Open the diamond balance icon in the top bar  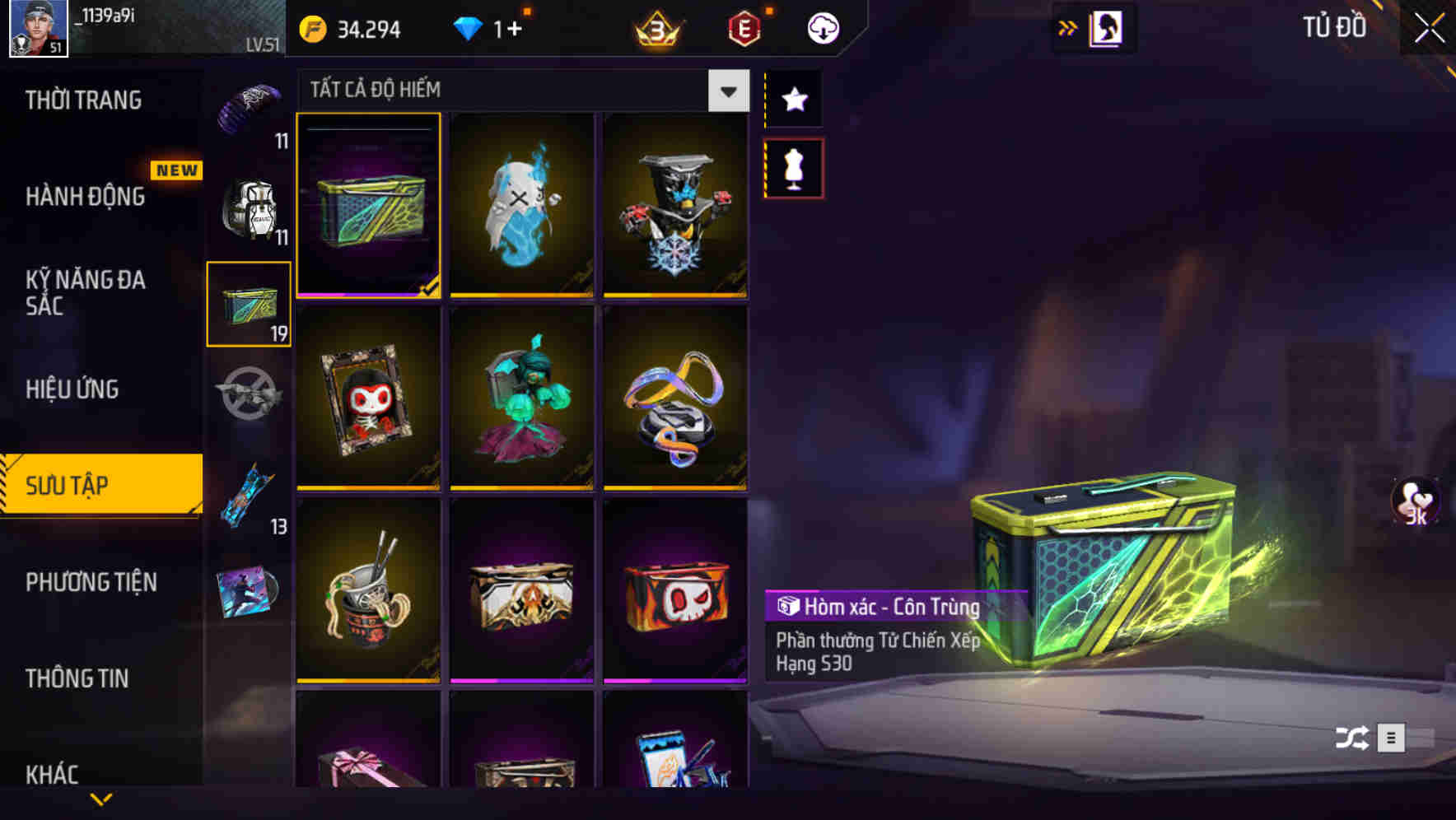tap(469, 27)
